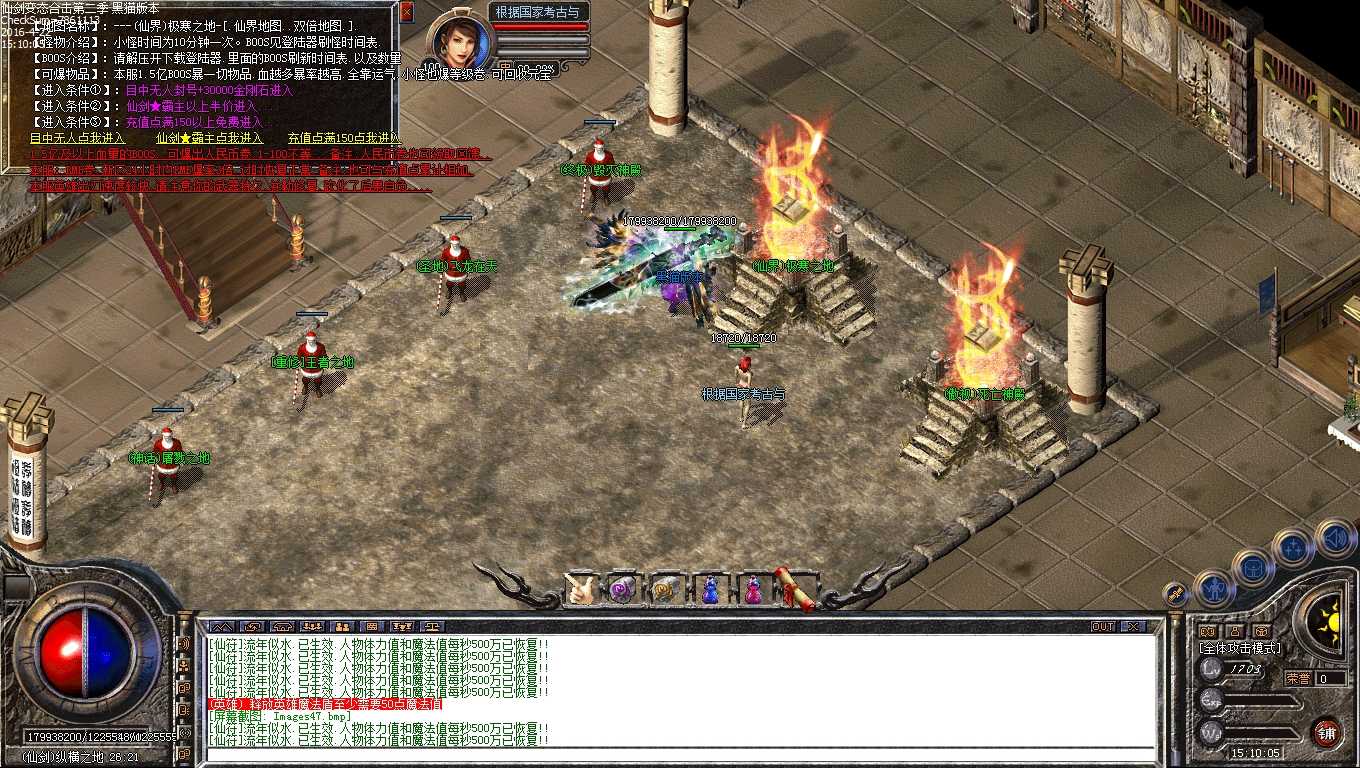Select the paired figures icon above the chat

click(x=343, y=626)
